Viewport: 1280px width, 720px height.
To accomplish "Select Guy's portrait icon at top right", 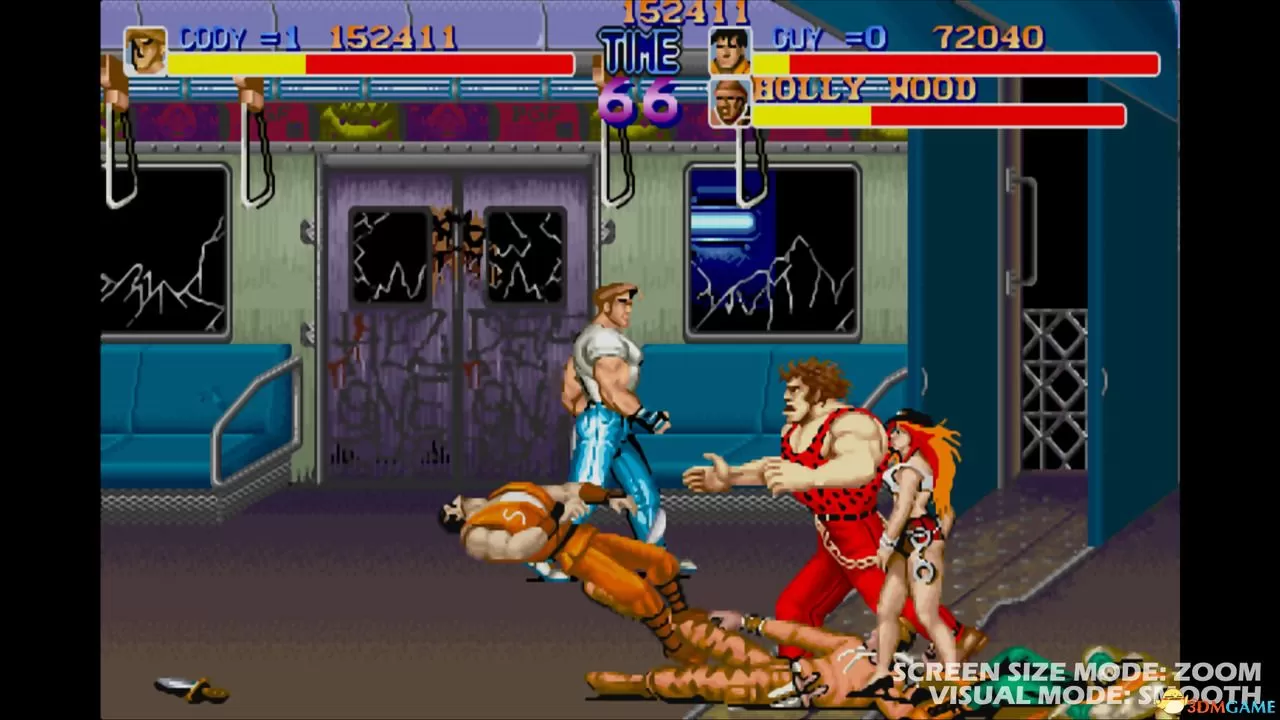I will [x=729, y=50].
